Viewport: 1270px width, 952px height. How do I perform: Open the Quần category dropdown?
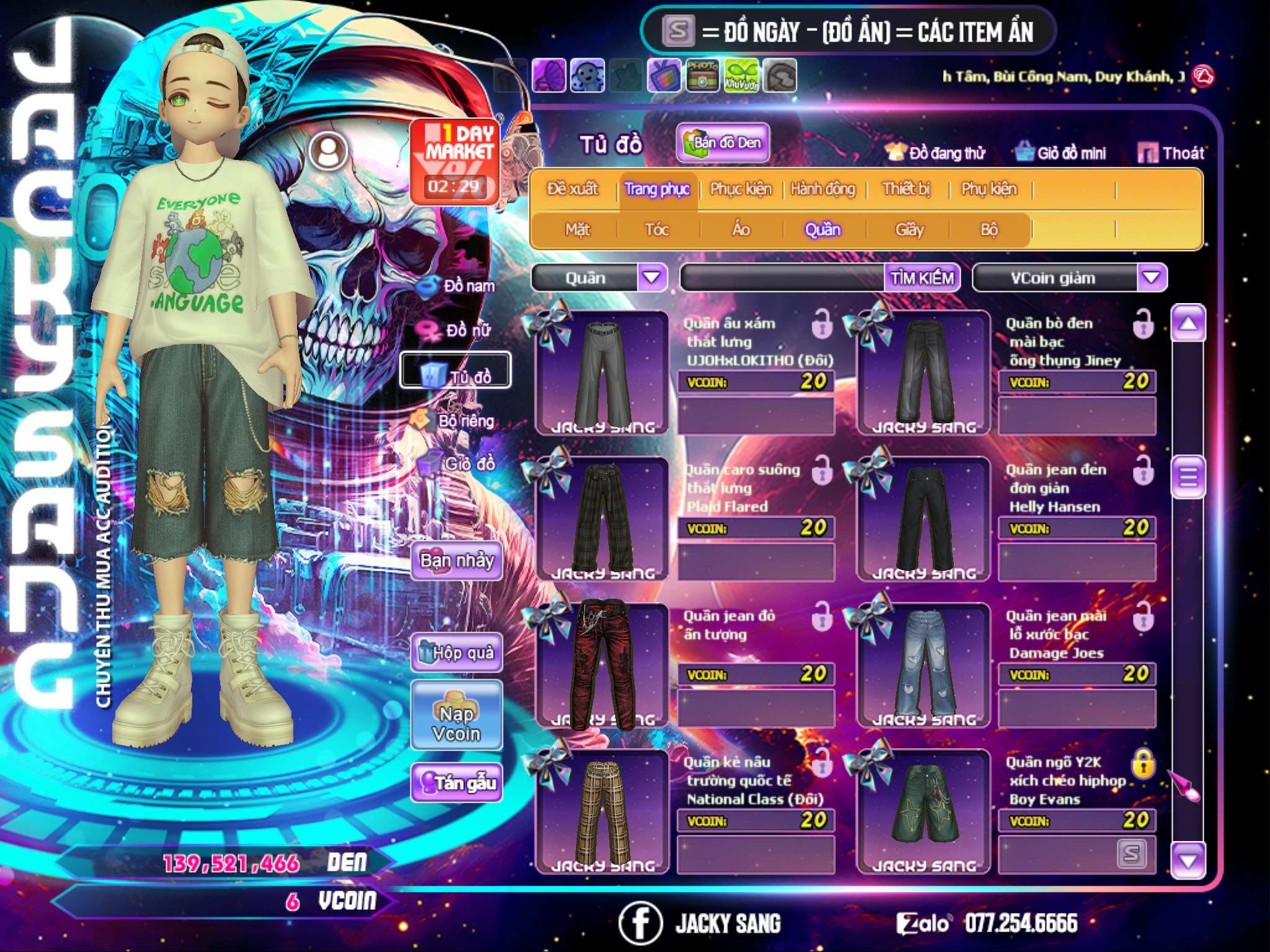click(x=652, y=277)
